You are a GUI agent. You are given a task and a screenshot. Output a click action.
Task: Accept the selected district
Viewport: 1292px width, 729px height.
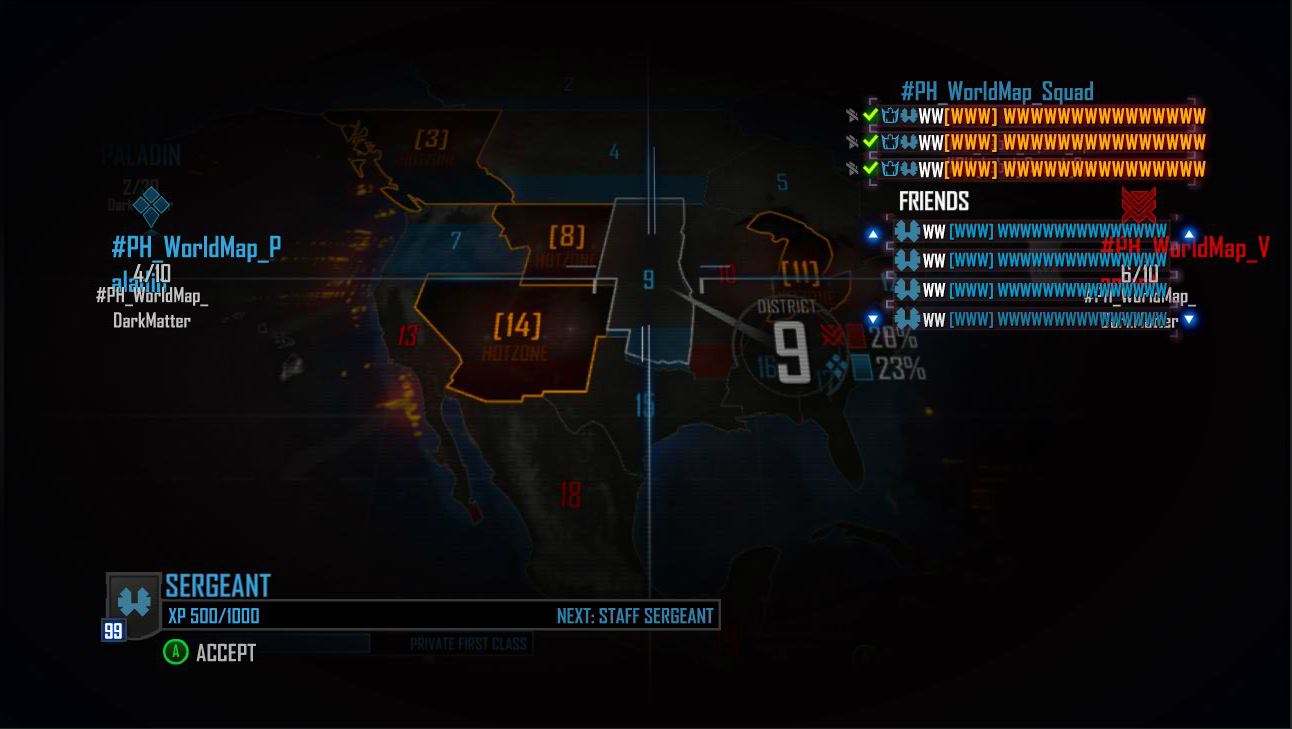point(211,653)
